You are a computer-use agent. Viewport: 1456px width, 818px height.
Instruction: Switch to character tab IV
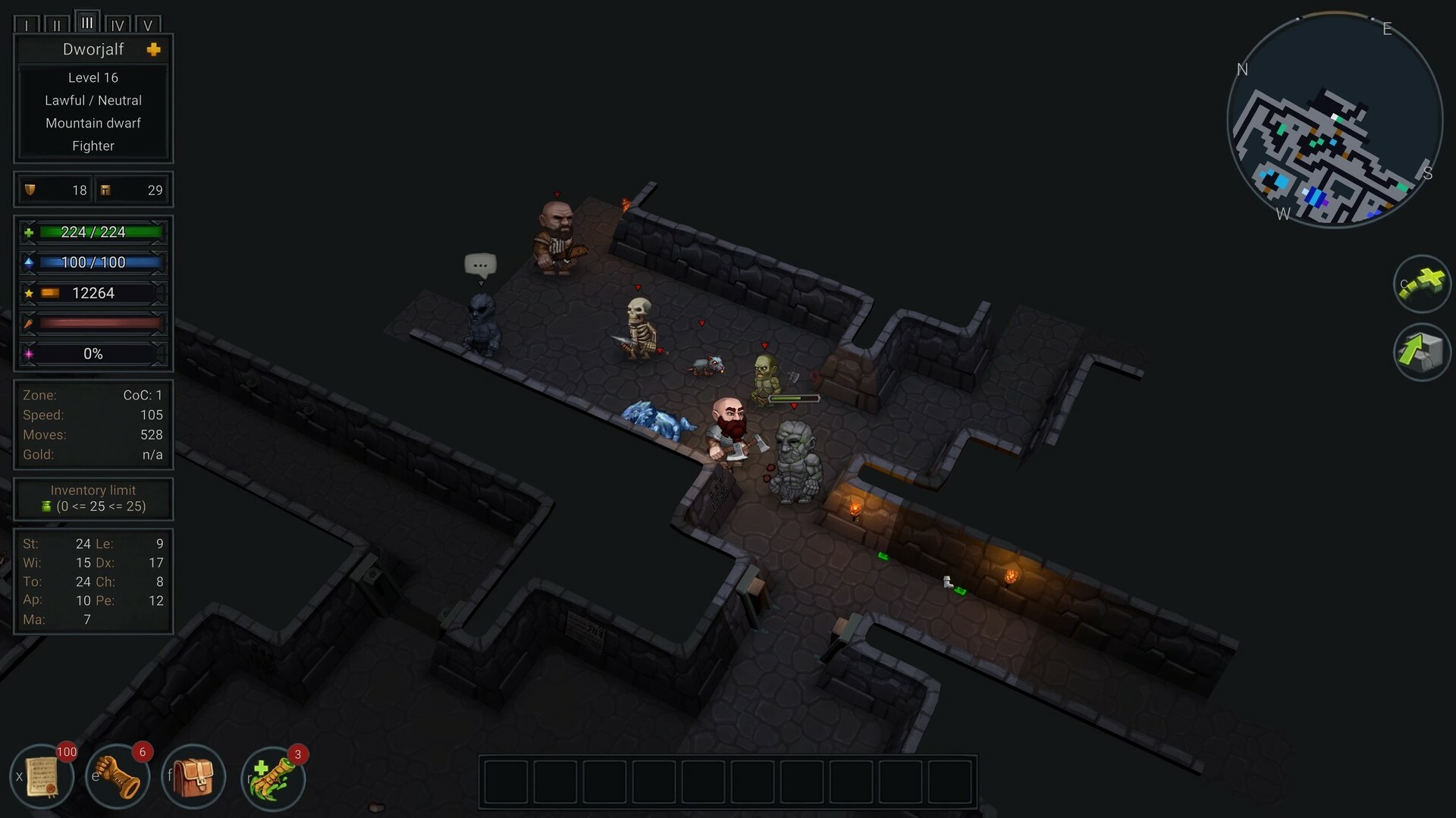pyautogui.click(x=118, y=25)
